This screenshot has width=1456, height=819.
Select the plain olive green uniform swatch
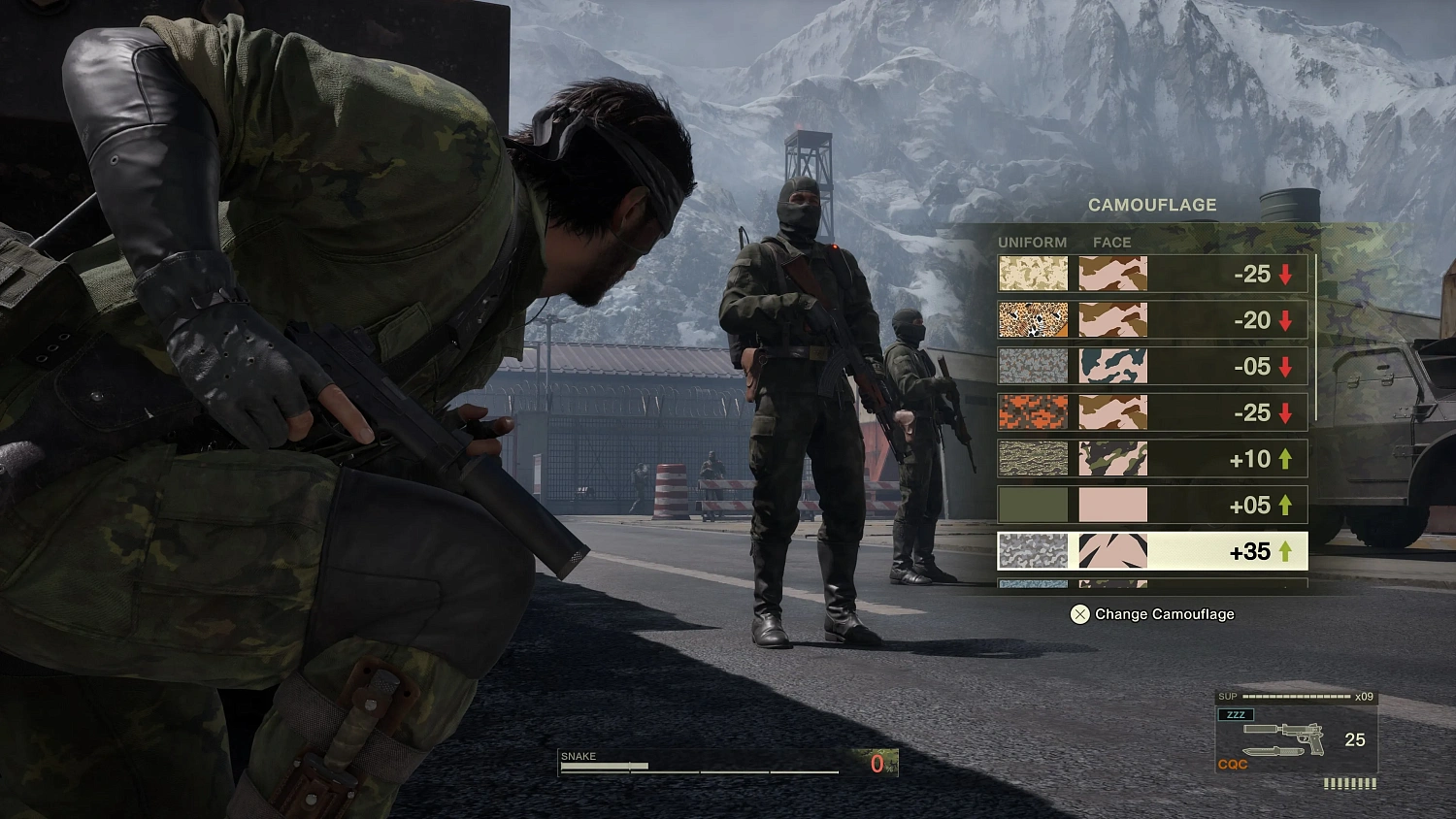pyautogui.click(x=1032, y=504)
